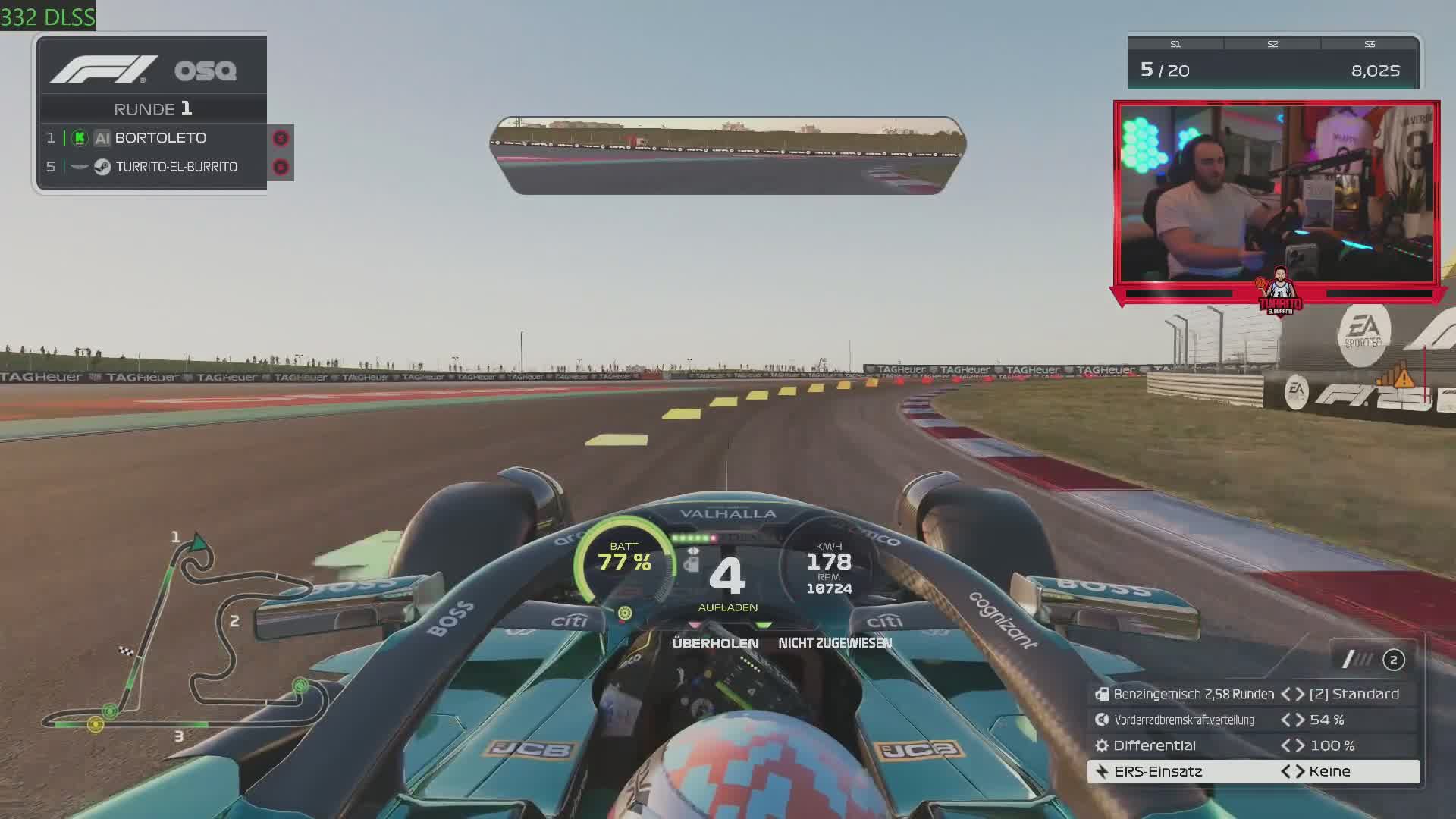Lower Vorderradbremskraftverteilung with its left arrow
The height and width of the screenshot is (819, 1456).
coord(1286,720)
